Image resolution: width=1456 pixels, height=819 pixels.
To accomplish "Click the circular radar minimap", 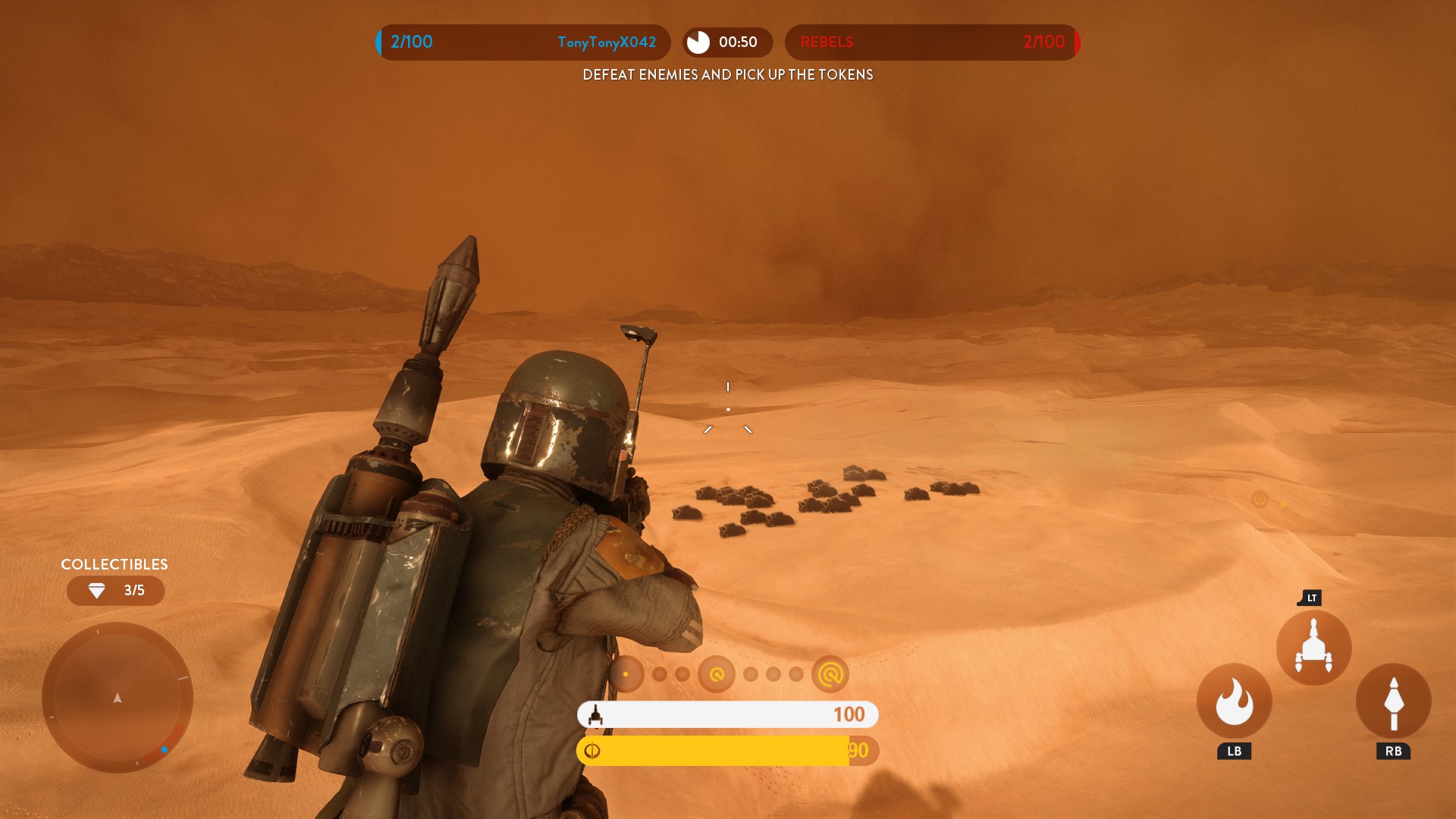I will pyautogui.click(x=118, y=698).
